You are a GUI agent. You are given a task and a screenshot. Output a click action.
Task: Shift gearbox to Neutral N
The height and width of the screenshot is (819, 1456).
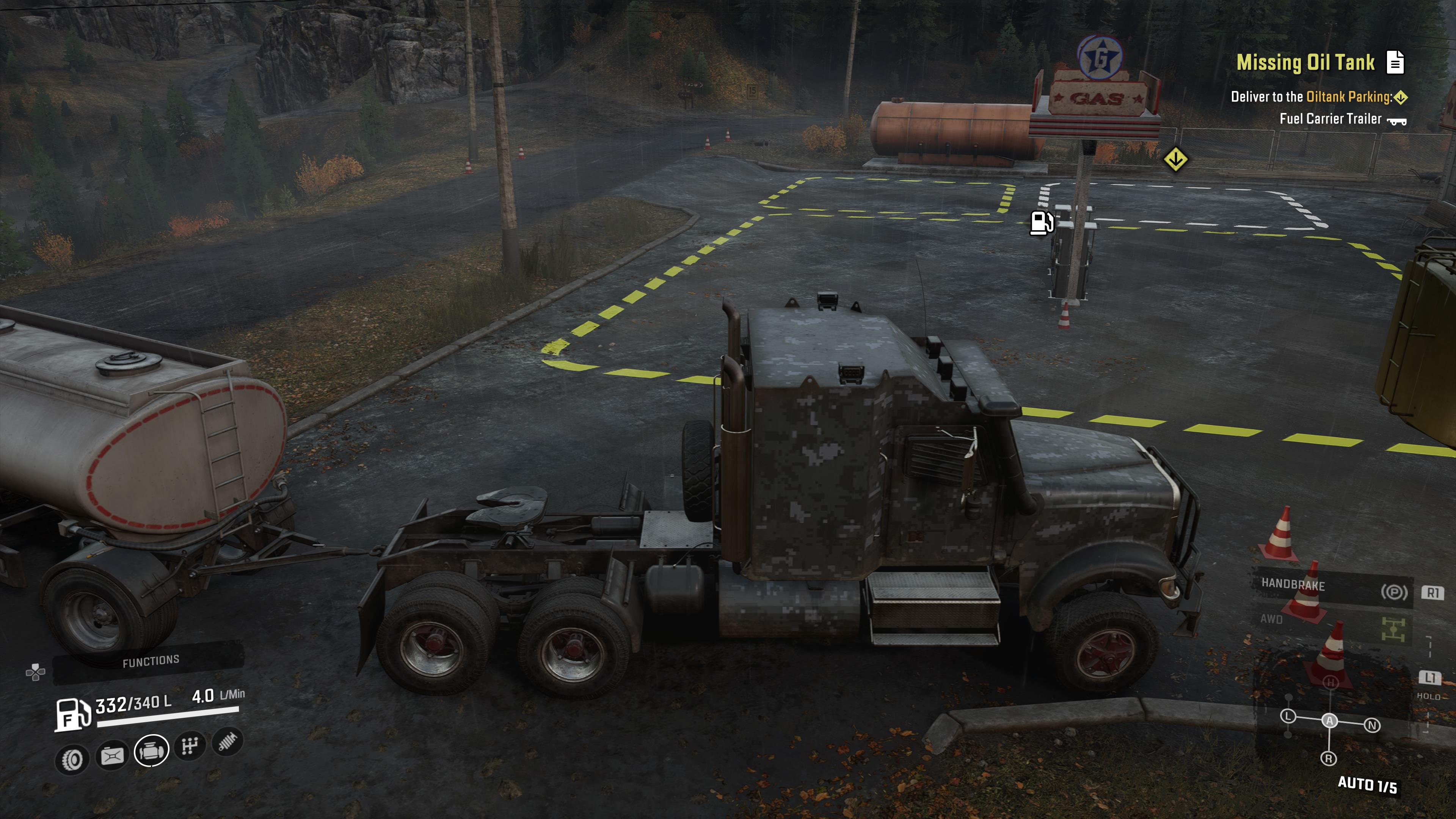coord(1372,725)
